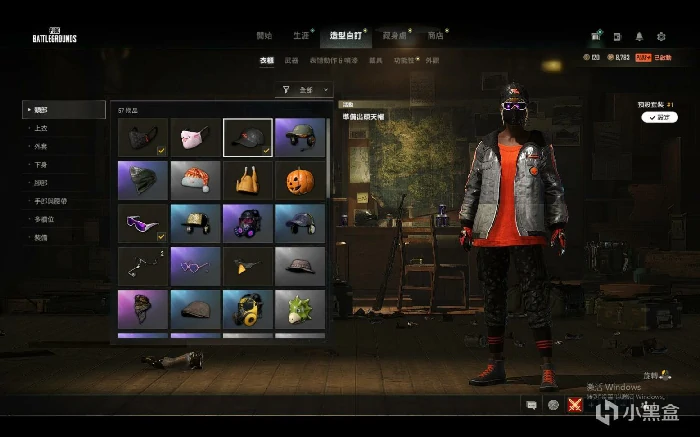Open the settings gear icon
The width and height of the screenshot is (700, 437).
(x=662, y=35)
